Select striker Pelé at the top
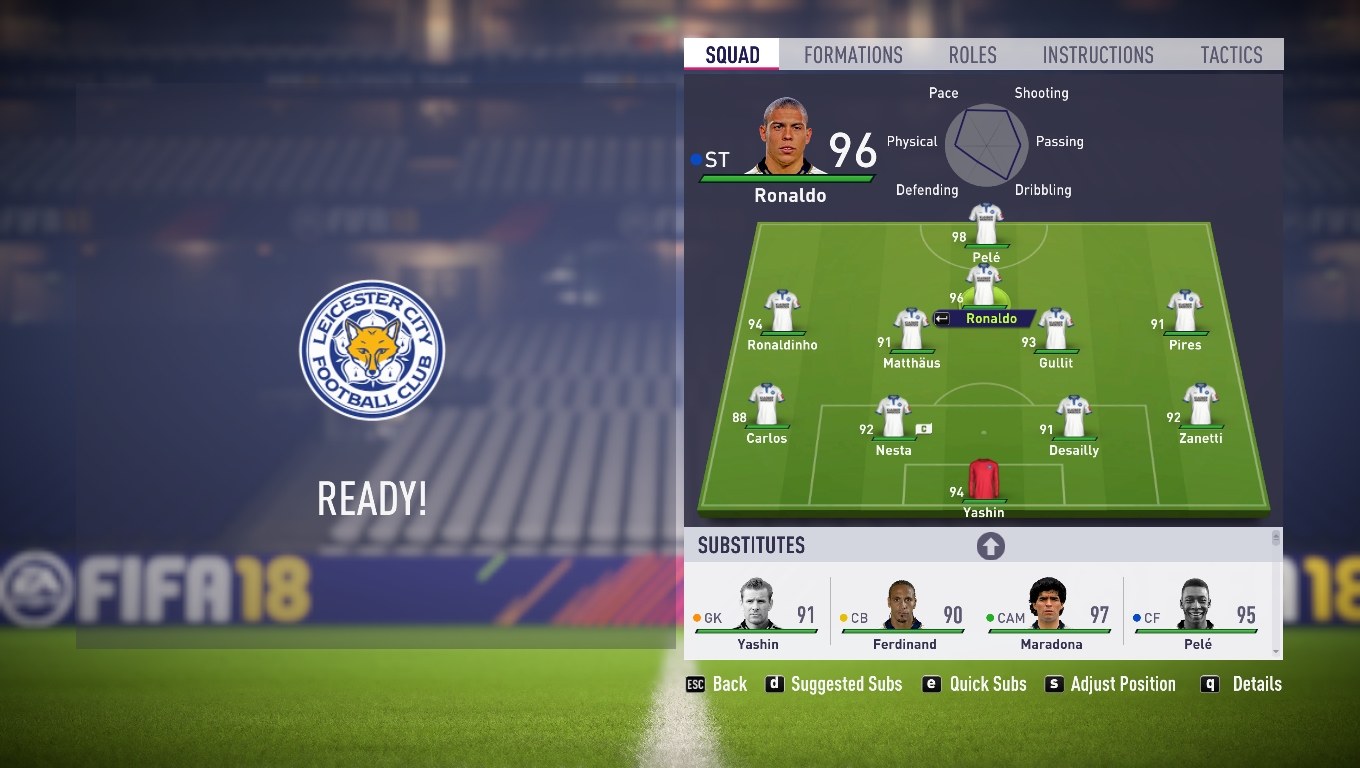Viewport: 1360px width, 768px height. 986,226
